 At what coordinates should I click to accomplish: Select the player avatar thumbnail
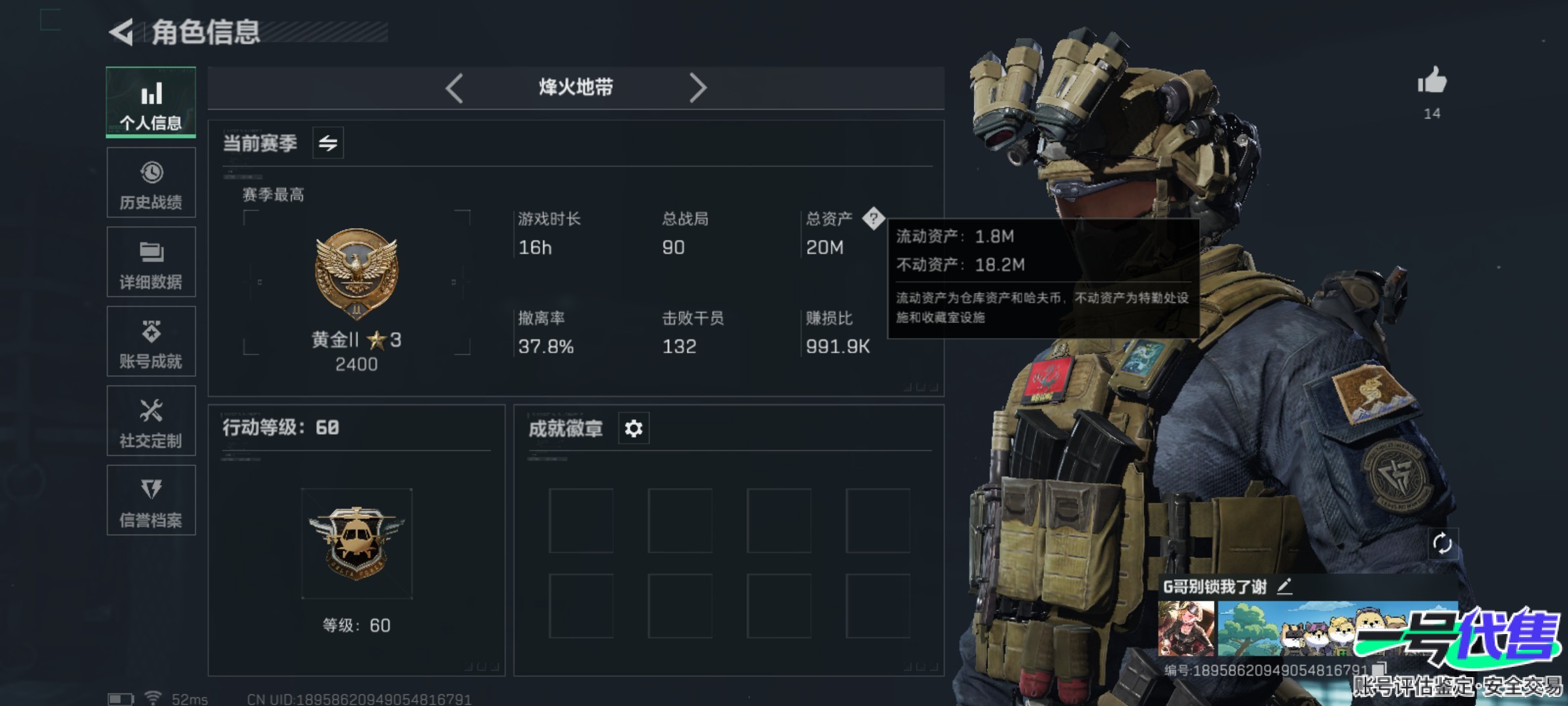pyautogui.click(x=1186, y=629)
